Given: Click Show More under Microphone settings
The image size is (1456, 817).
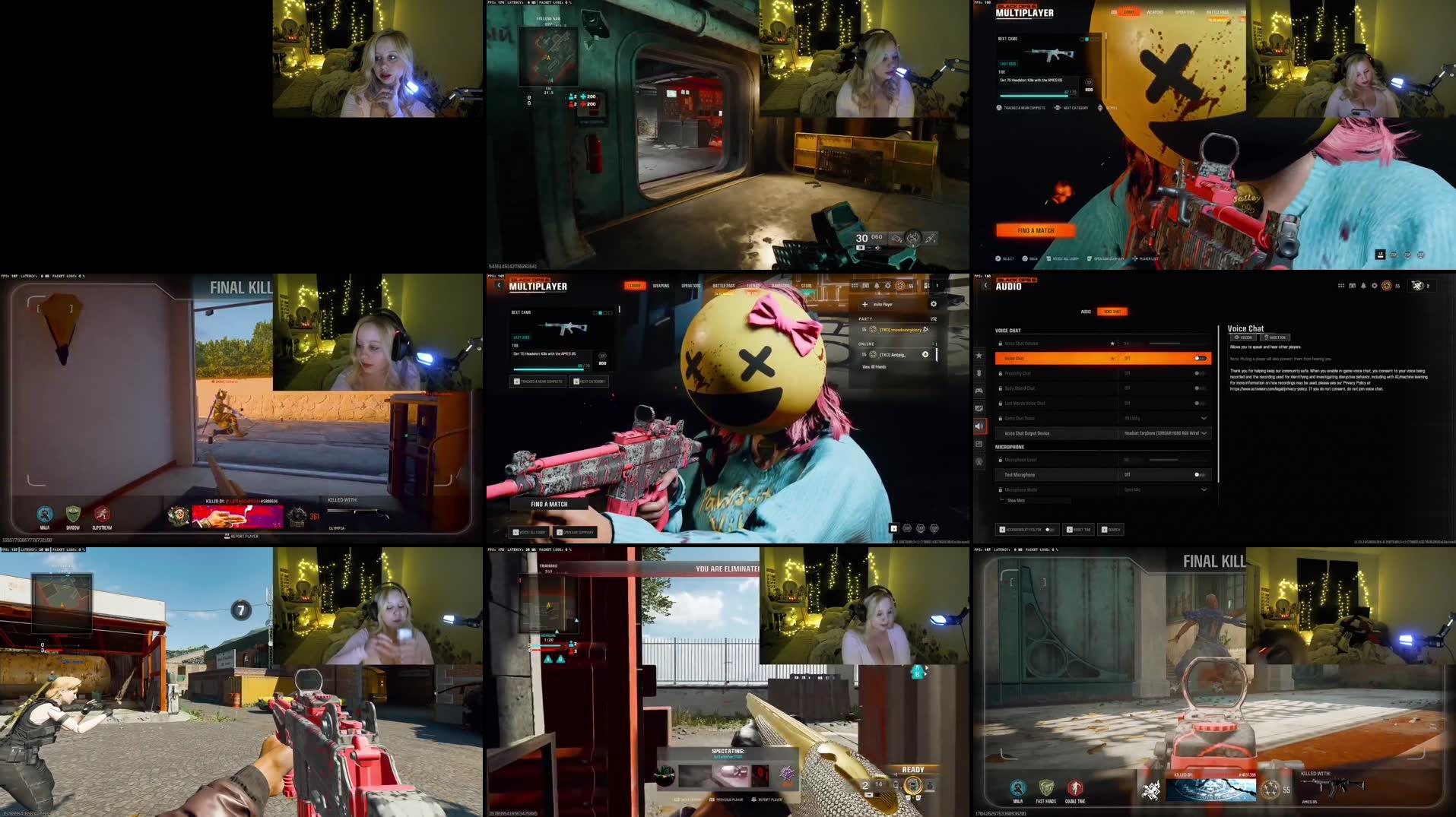Looking at the screenshot, I should pos(1016,500).
